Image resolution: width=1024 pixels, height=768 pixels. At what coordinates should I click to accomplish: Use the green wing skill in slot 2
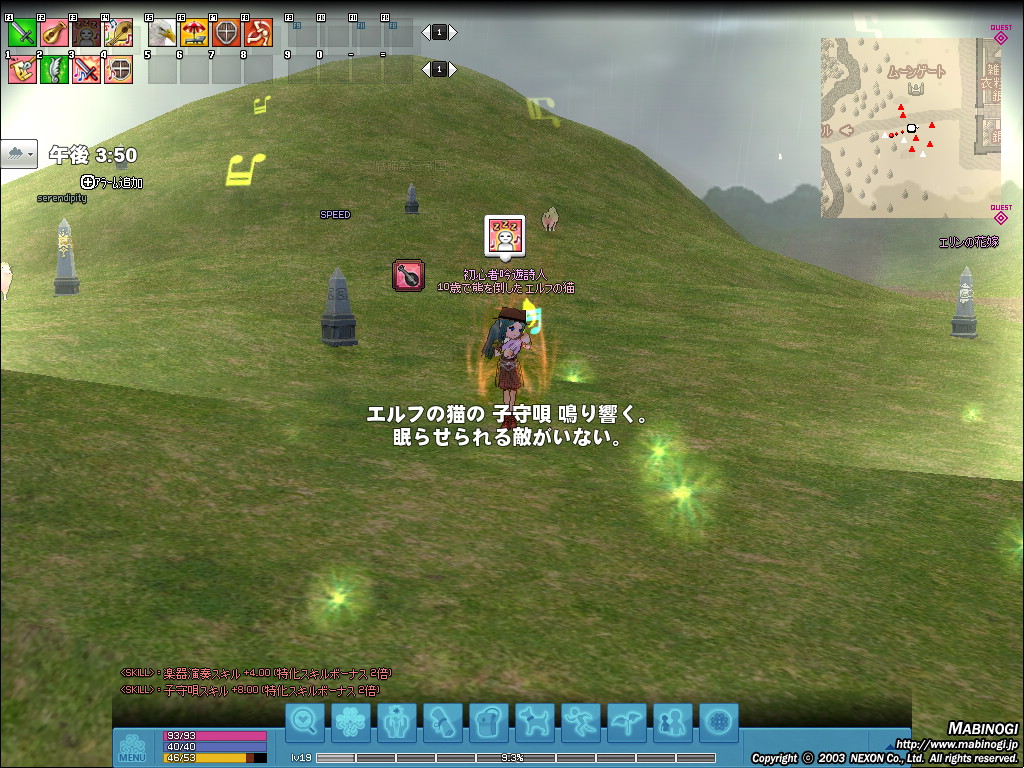pyautogui.click(x=54, y=70)
